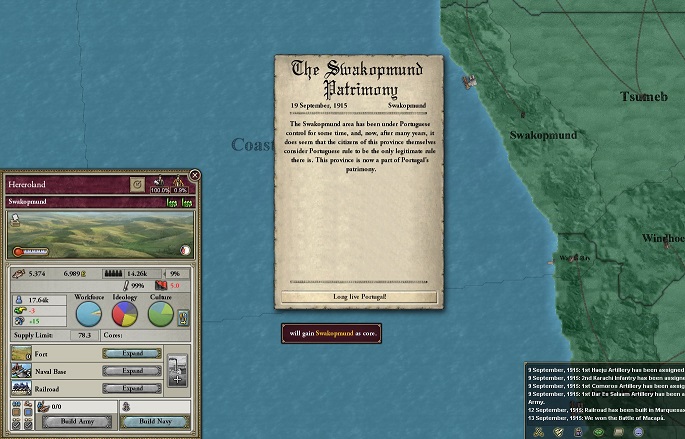685x439 pixels.
Task: Select the green map mode icon
Action: click(x=597, y=431)
